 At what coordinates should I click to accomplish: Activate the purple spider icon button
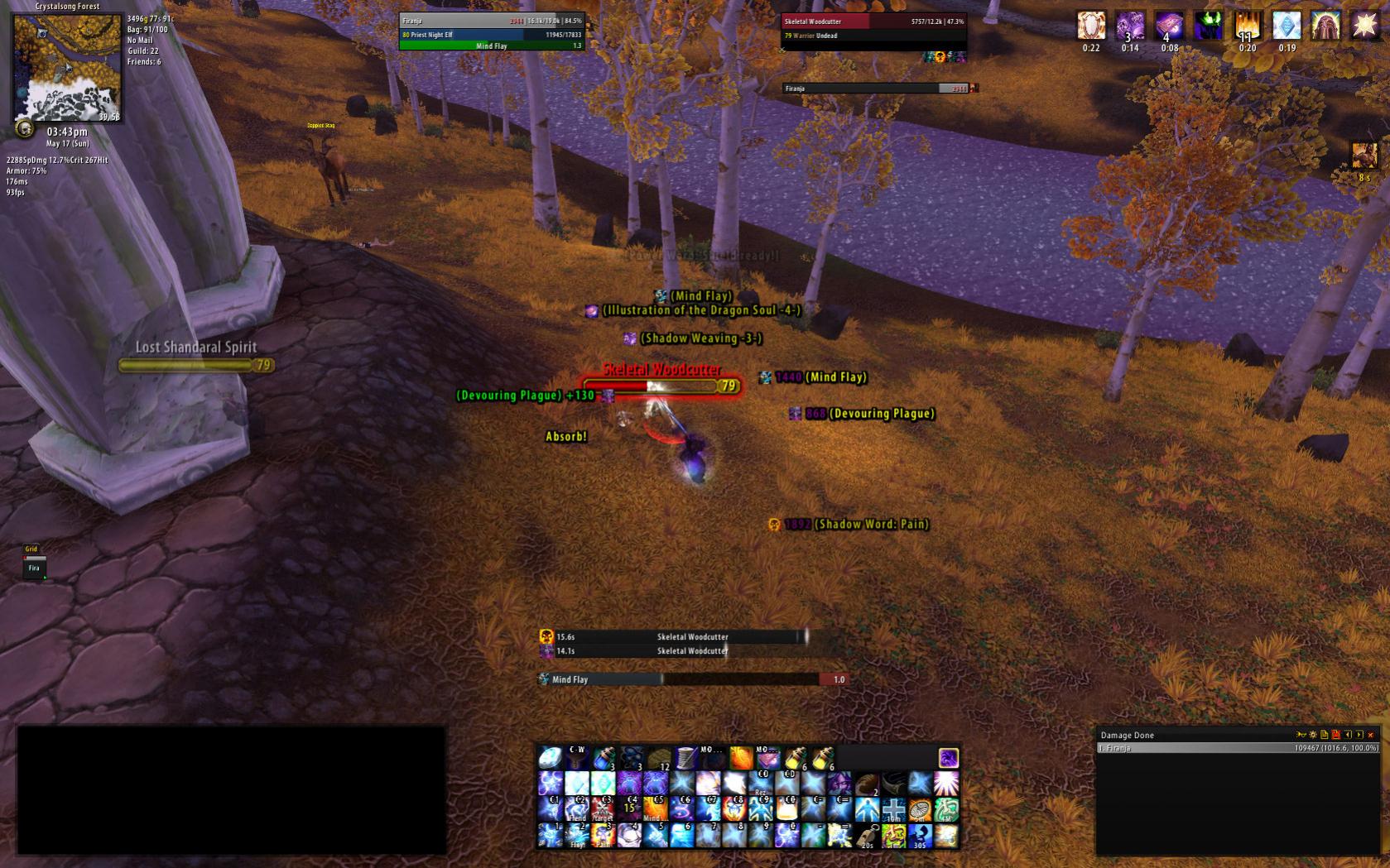tap(948, 757)
